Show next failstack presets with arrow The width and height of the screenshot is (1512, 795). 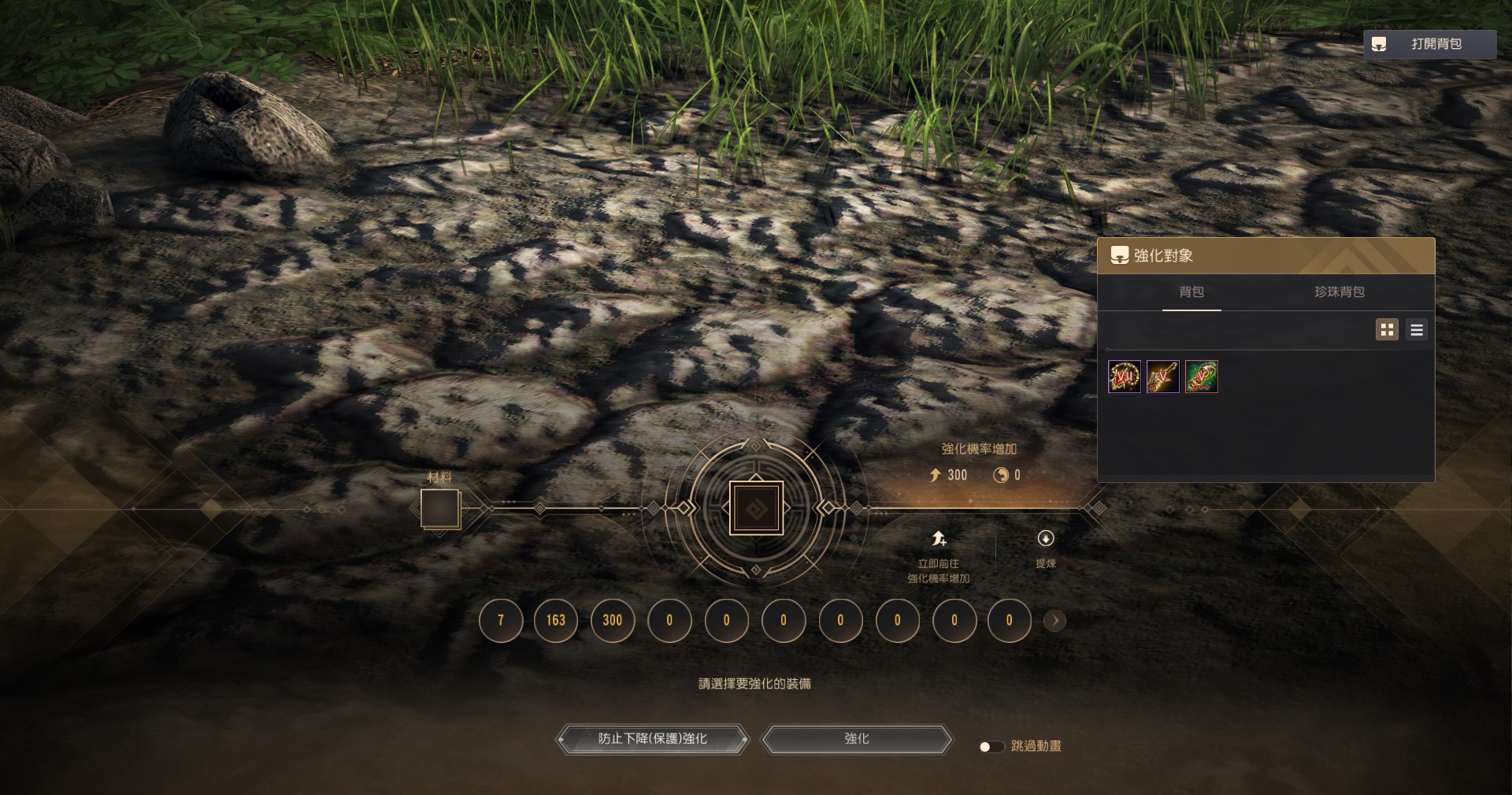pos(1054,621)
